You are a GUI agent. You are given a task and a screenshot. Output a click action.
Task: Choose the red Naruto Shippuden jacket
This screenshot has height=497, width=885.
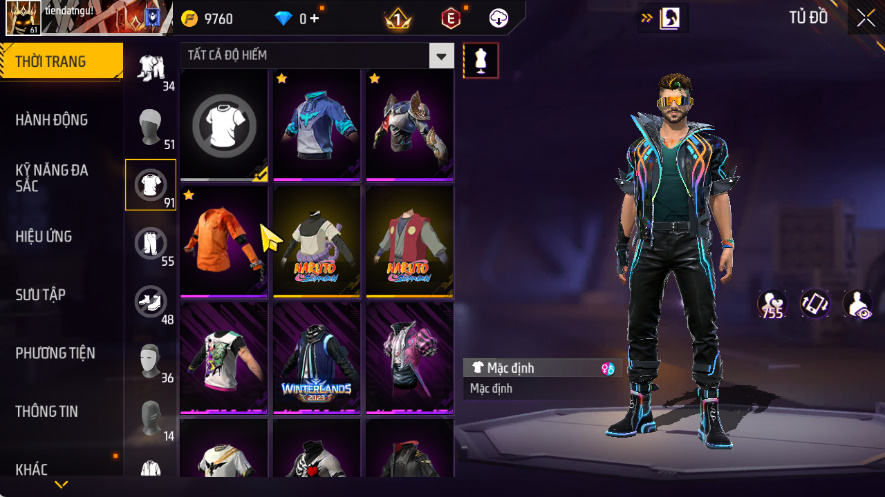(408, 240)
